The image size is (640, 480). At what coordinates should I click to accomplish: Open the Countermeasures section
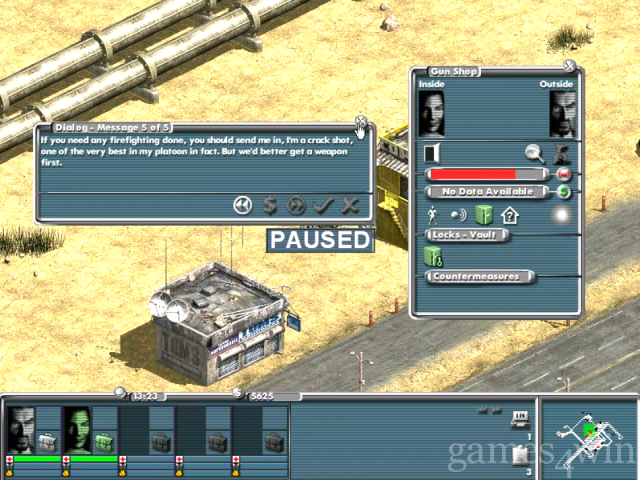click(x=480, y=276)
